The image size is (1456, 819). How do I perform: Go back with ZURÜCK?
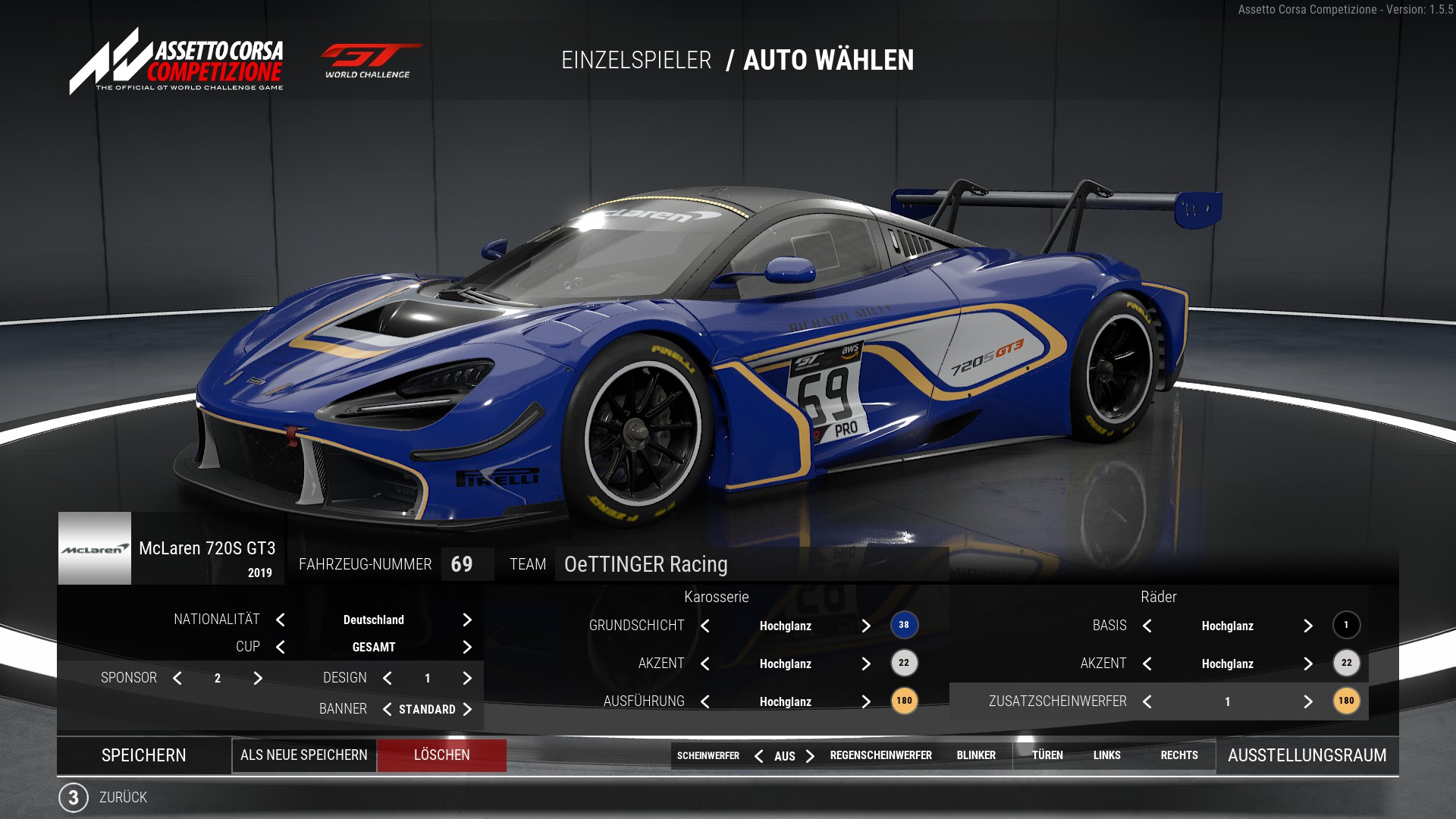[x=122, y=797]
